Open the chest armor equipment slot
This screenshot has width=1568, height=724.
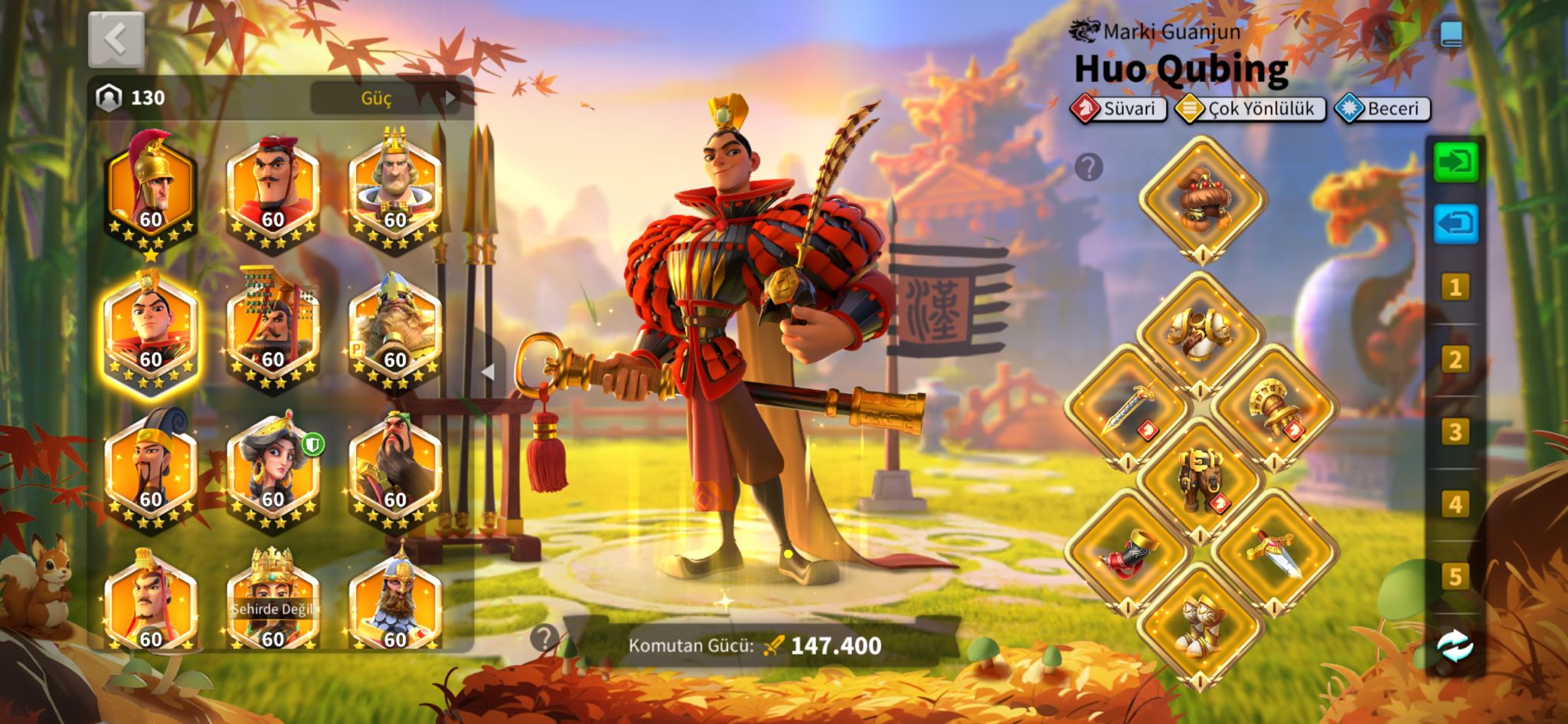1200,334
